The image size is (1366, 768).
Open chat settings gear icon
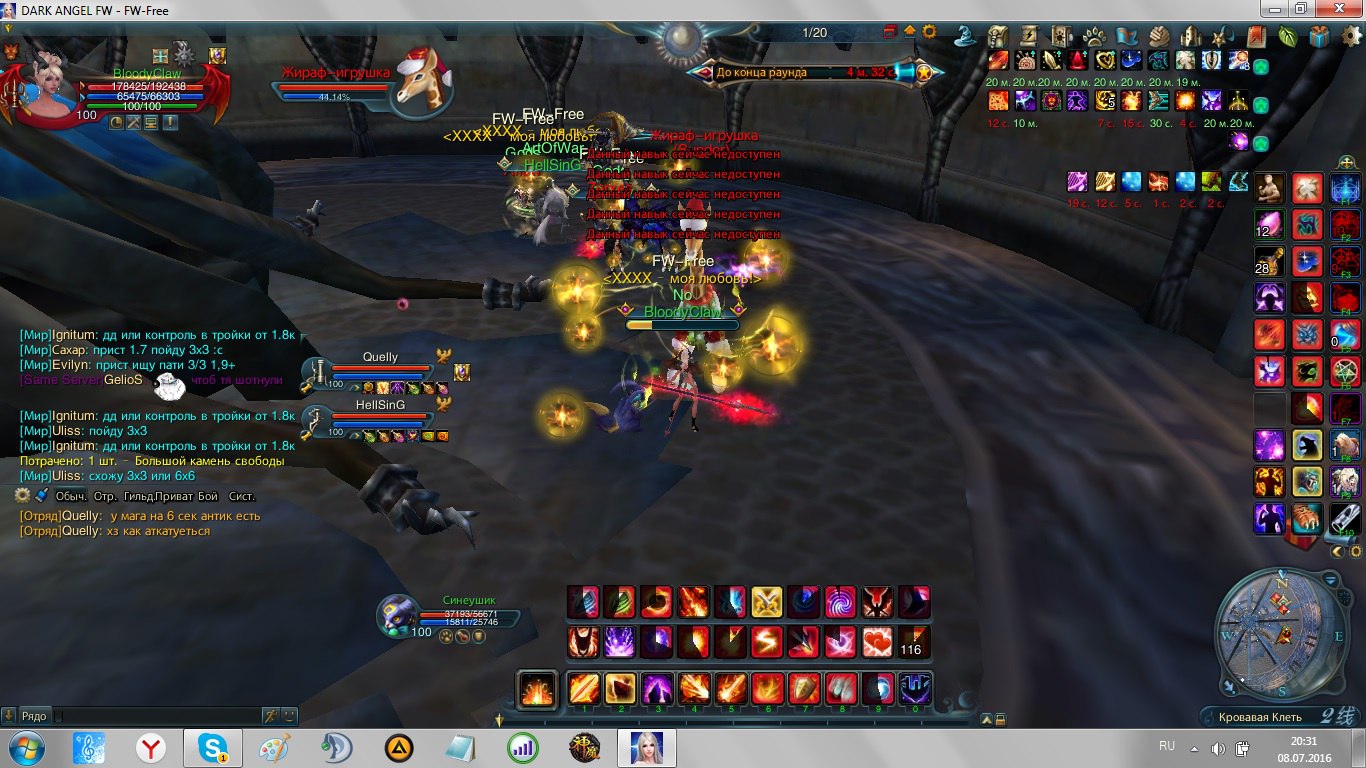click(x=23, y=495)
